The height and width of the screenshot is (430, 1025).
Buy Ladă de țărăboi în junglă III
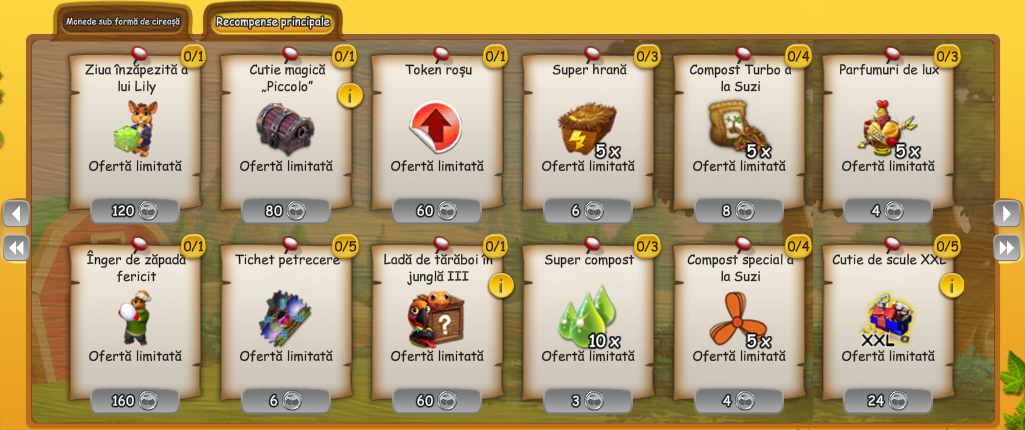click(x=437, y=401)
